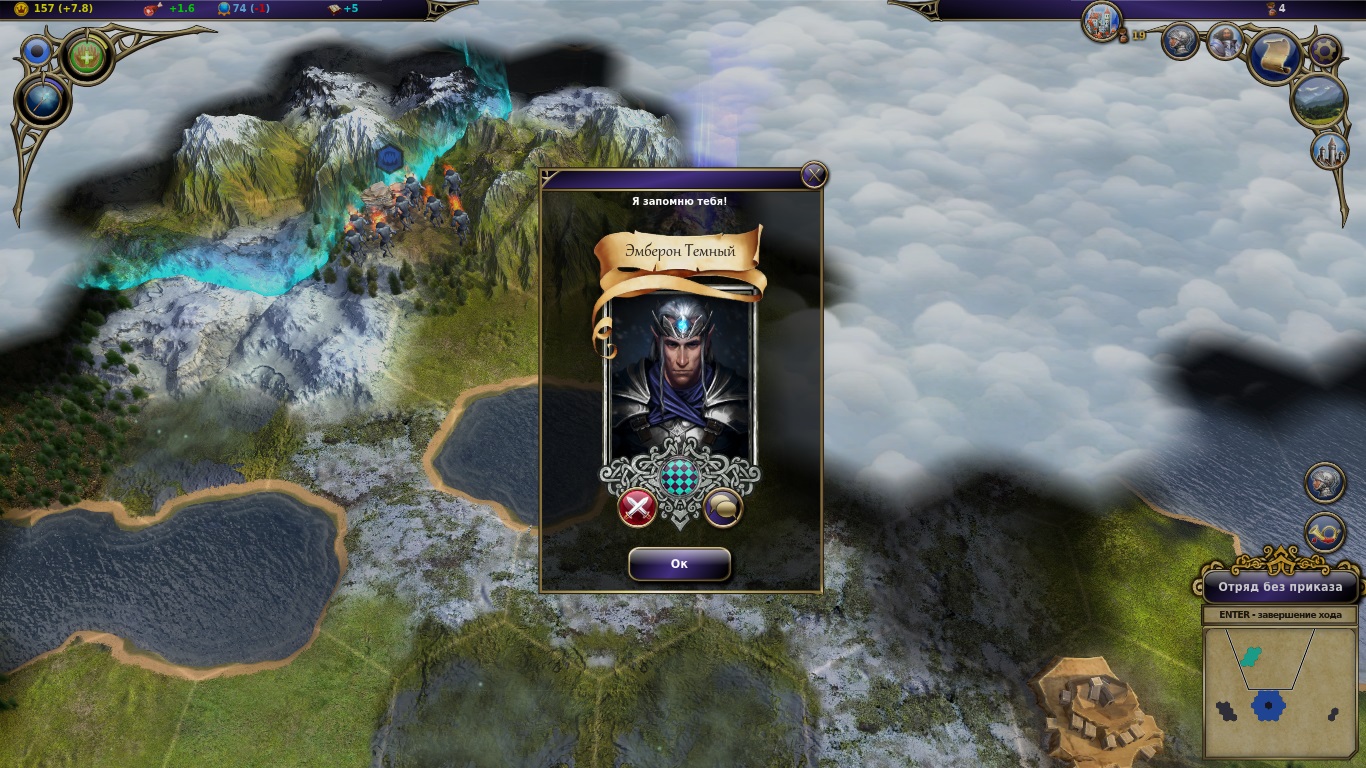Open the capital city icon in the top bar
Screen dimensions: 1366x768
tap(1102, 21)
